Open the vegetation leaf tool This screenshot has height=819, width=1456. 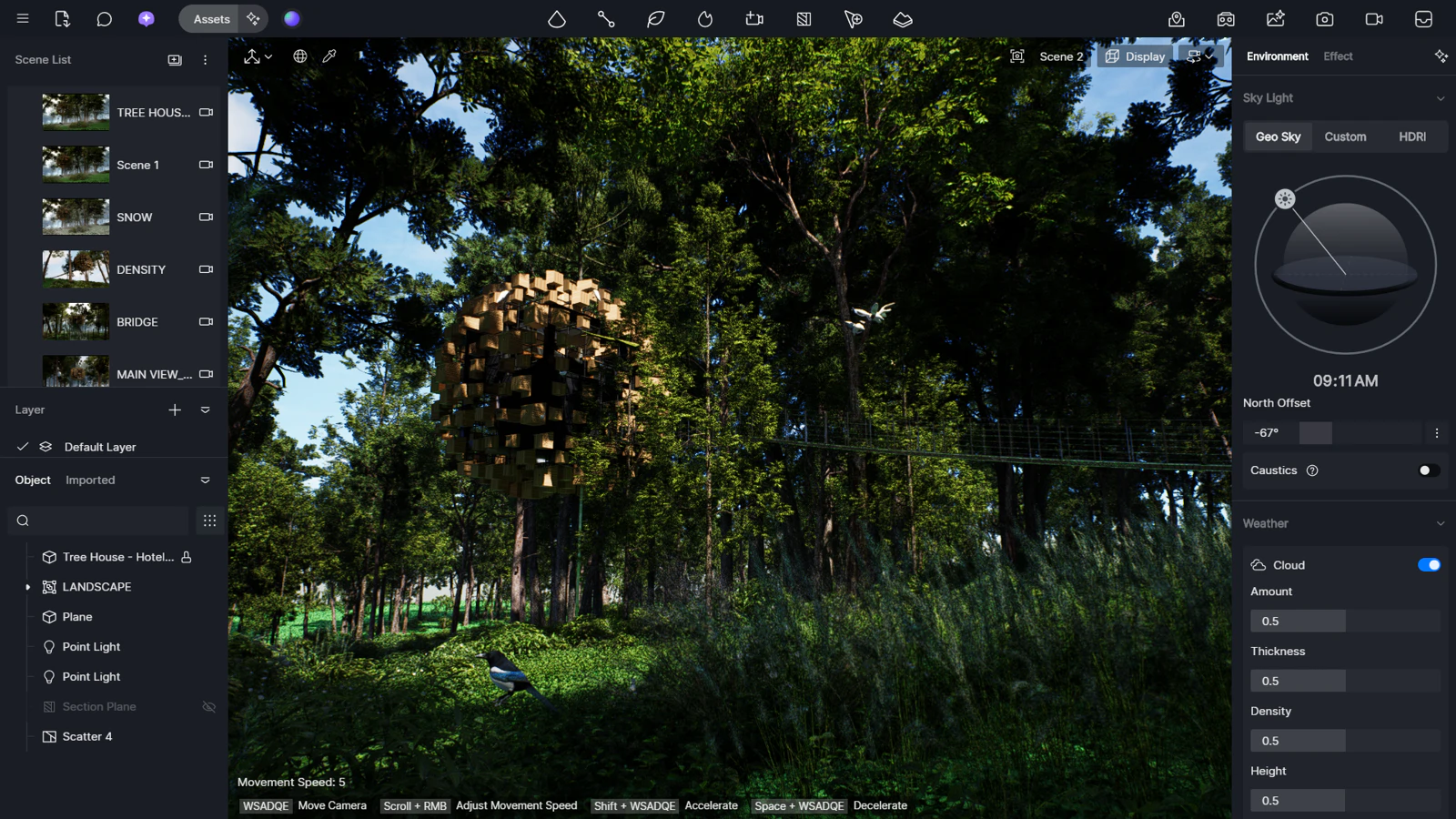coord(655,18)
